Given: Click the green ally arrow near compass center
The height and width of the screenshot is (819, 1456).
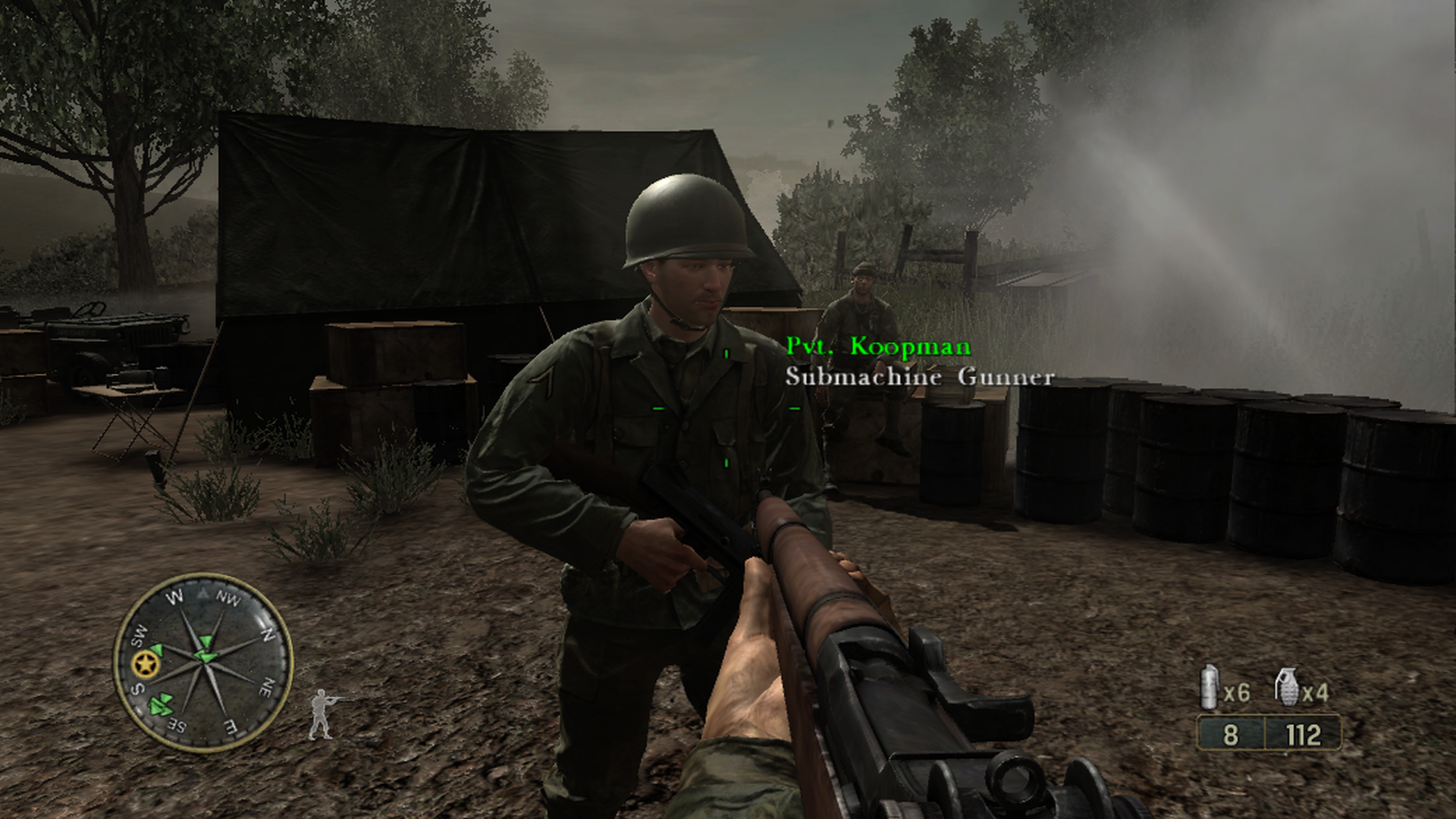Looking at the screenshot, I should point(205,657).
